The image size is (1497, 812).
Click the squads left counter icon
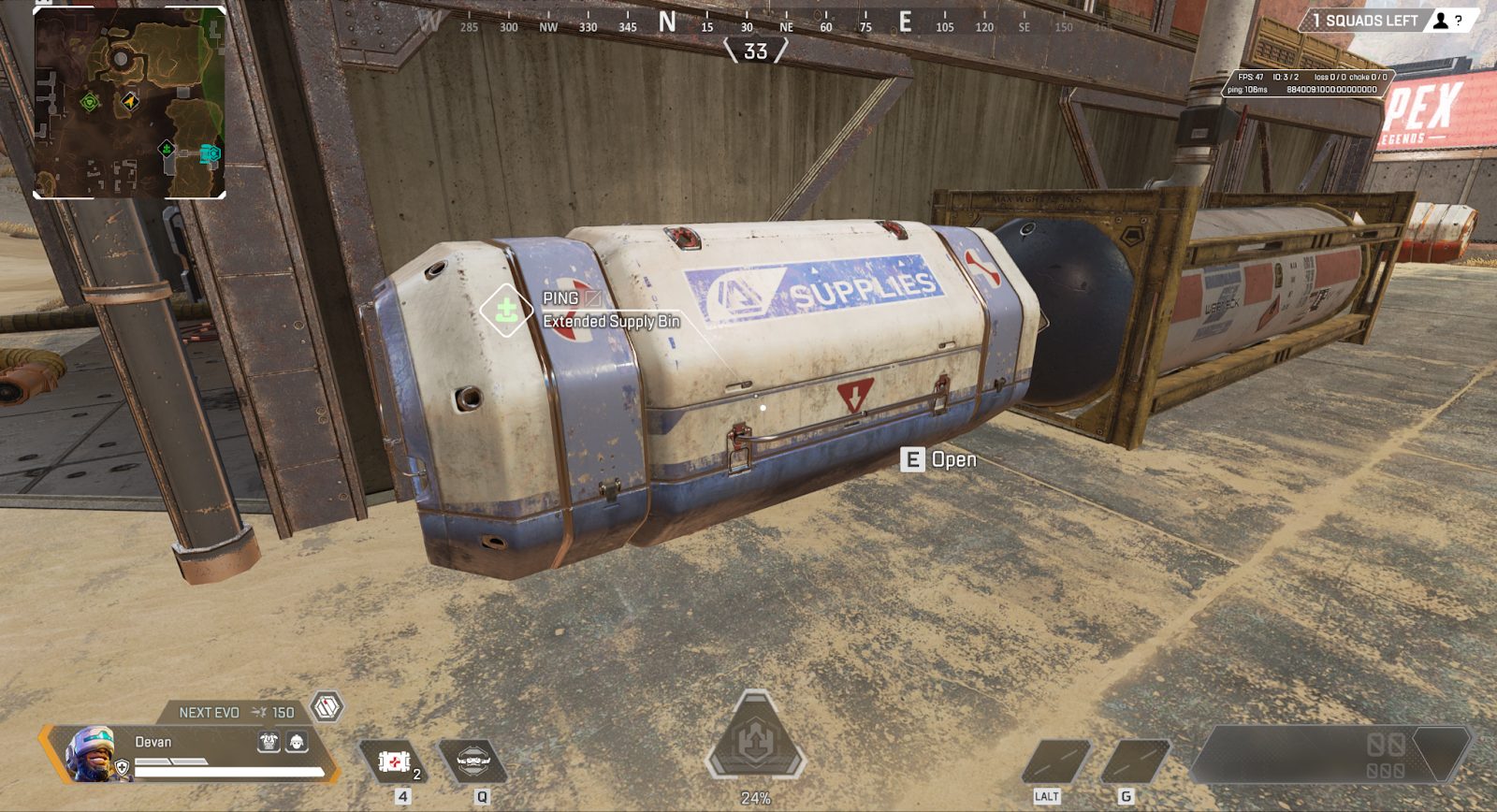pyautogui.click(x=1441, y=21)
